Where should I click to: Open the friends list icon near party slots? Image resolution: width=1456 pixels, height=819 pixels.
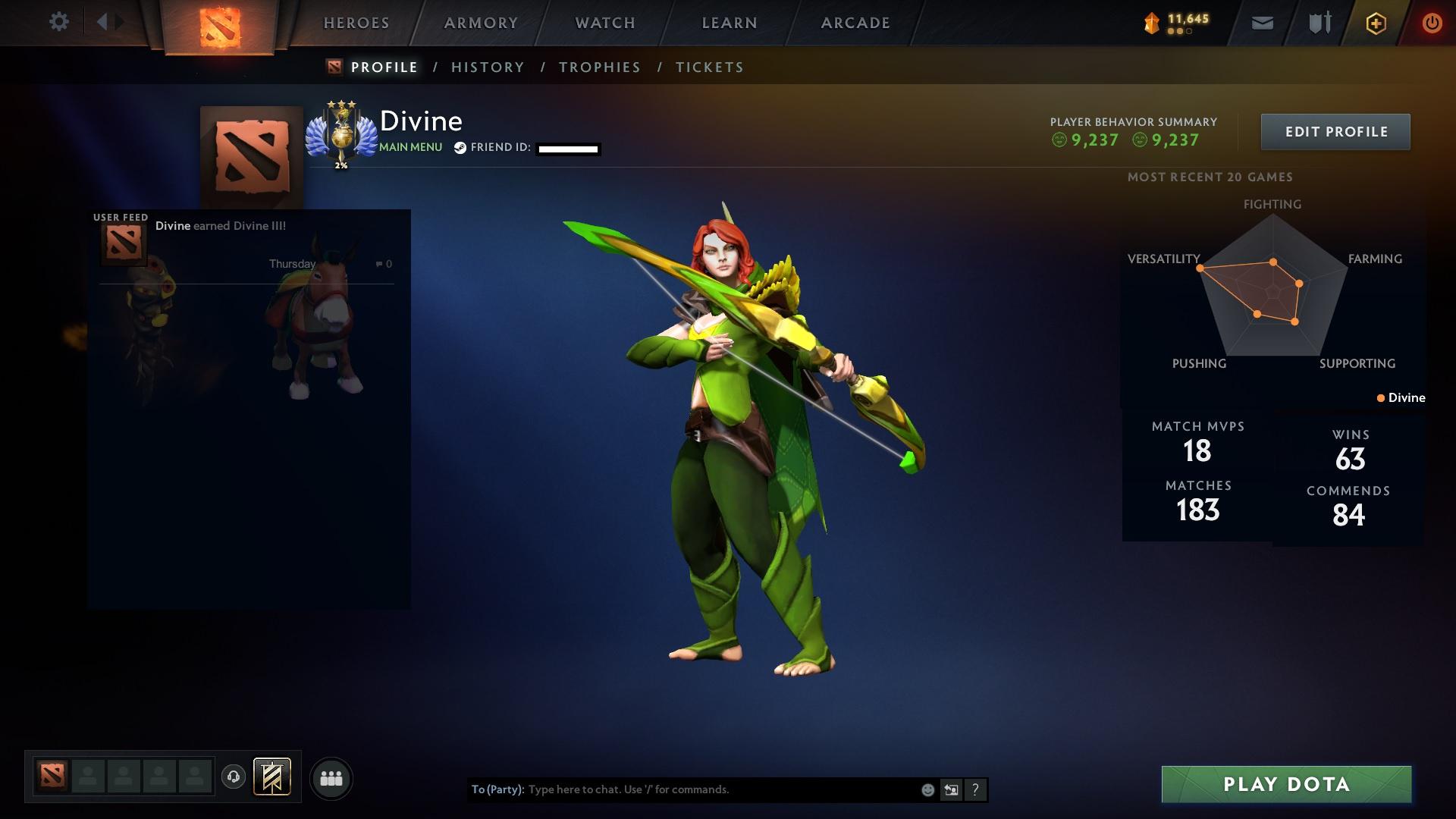tap(331, 777)
